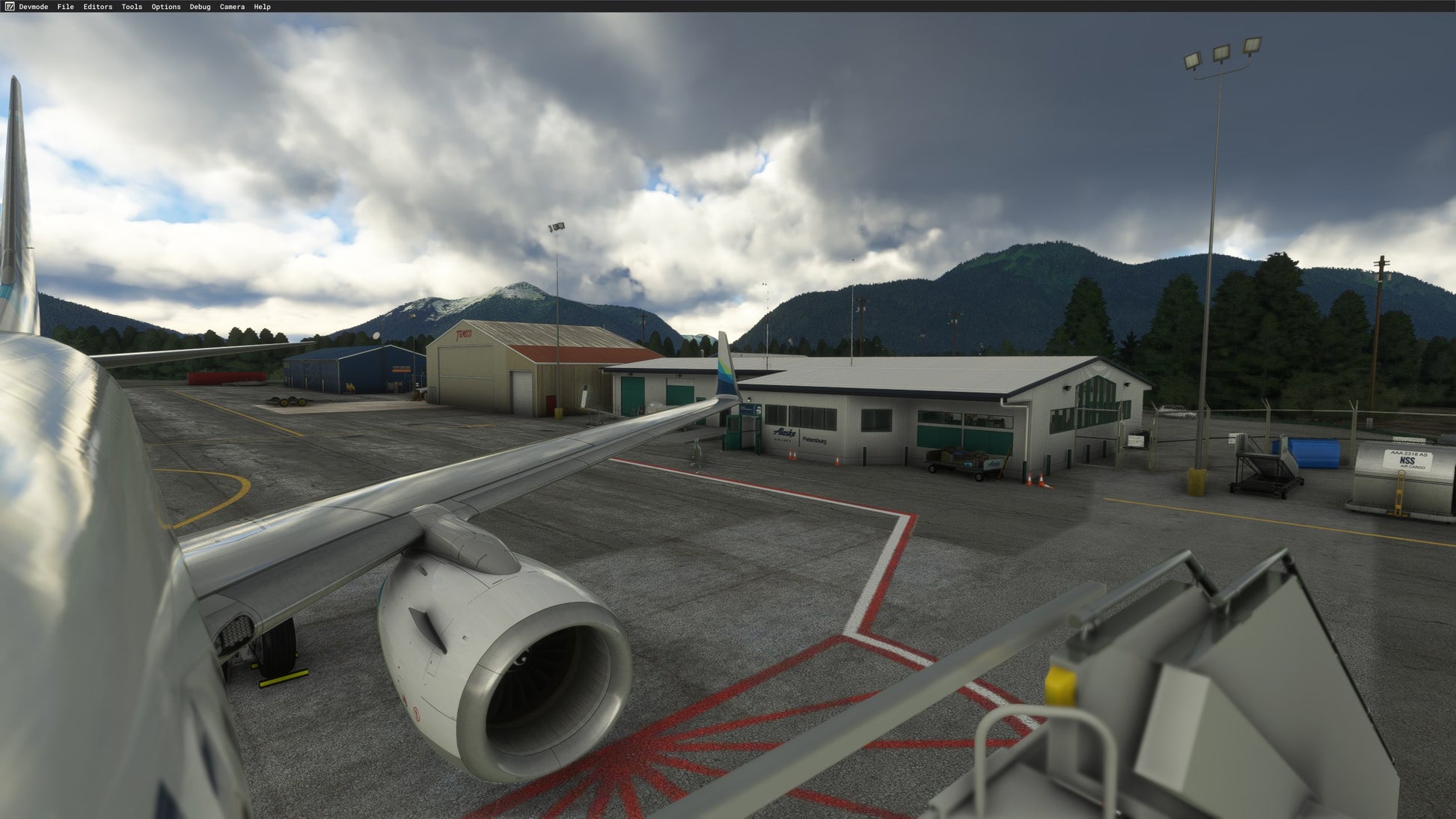1456x819 pixels.
Task: Open the Devmode menu
Action: pyautogui.click(x=33, y=7)
